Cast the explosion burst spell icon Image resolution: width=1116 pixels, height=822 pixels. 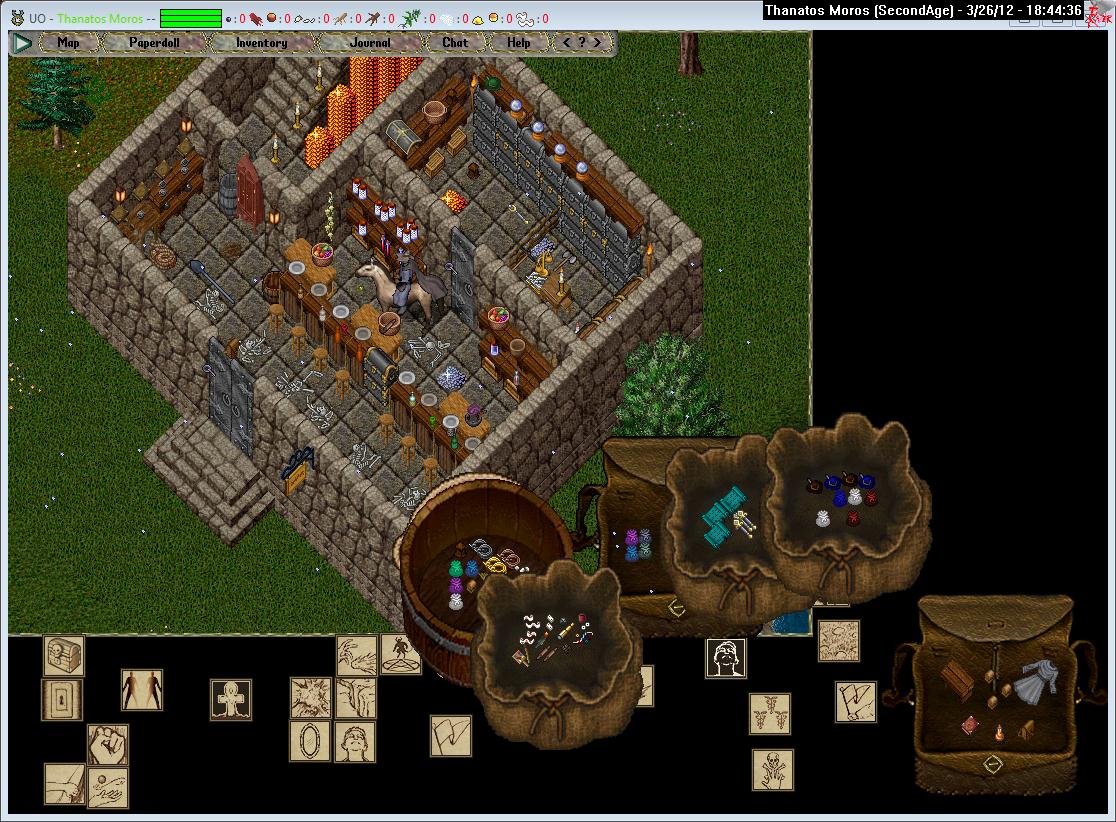pos(310,697)
